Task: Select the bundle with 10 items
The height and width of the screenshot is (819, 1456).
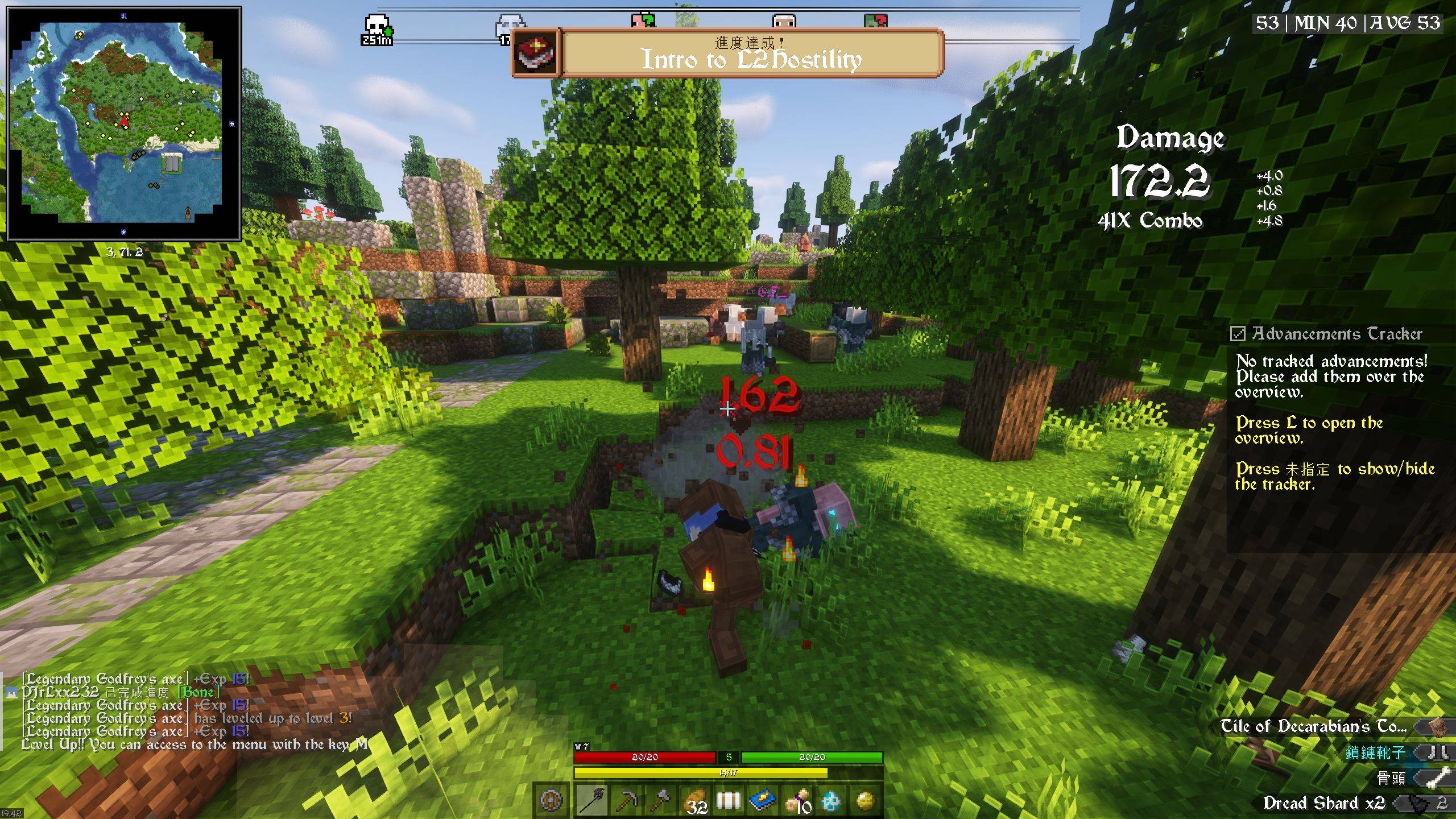Action: 798,801
